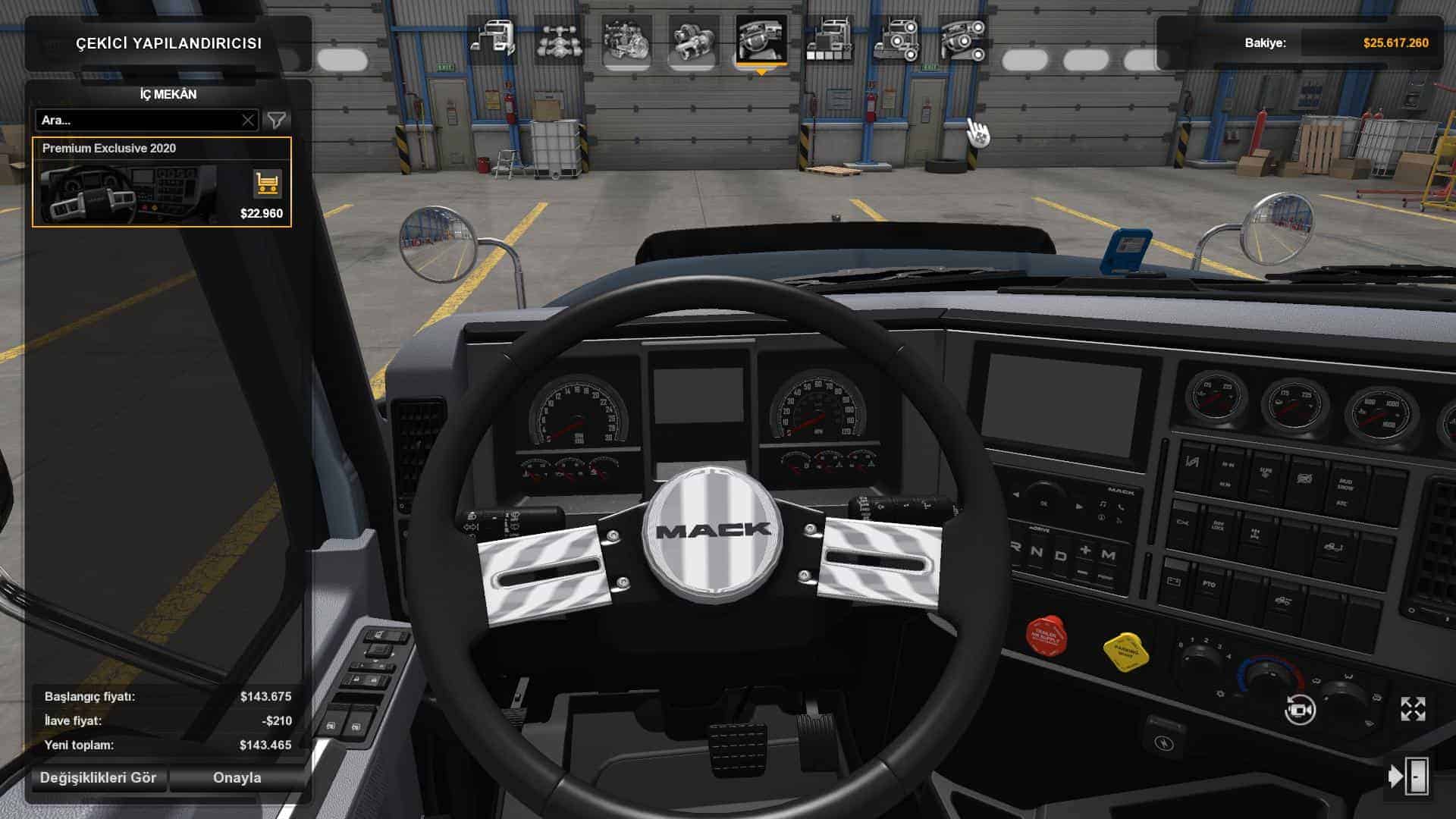Toggle the fullscreen view arrows icon
This screenshot has height=819, width=1456.
coord(1413,710)
